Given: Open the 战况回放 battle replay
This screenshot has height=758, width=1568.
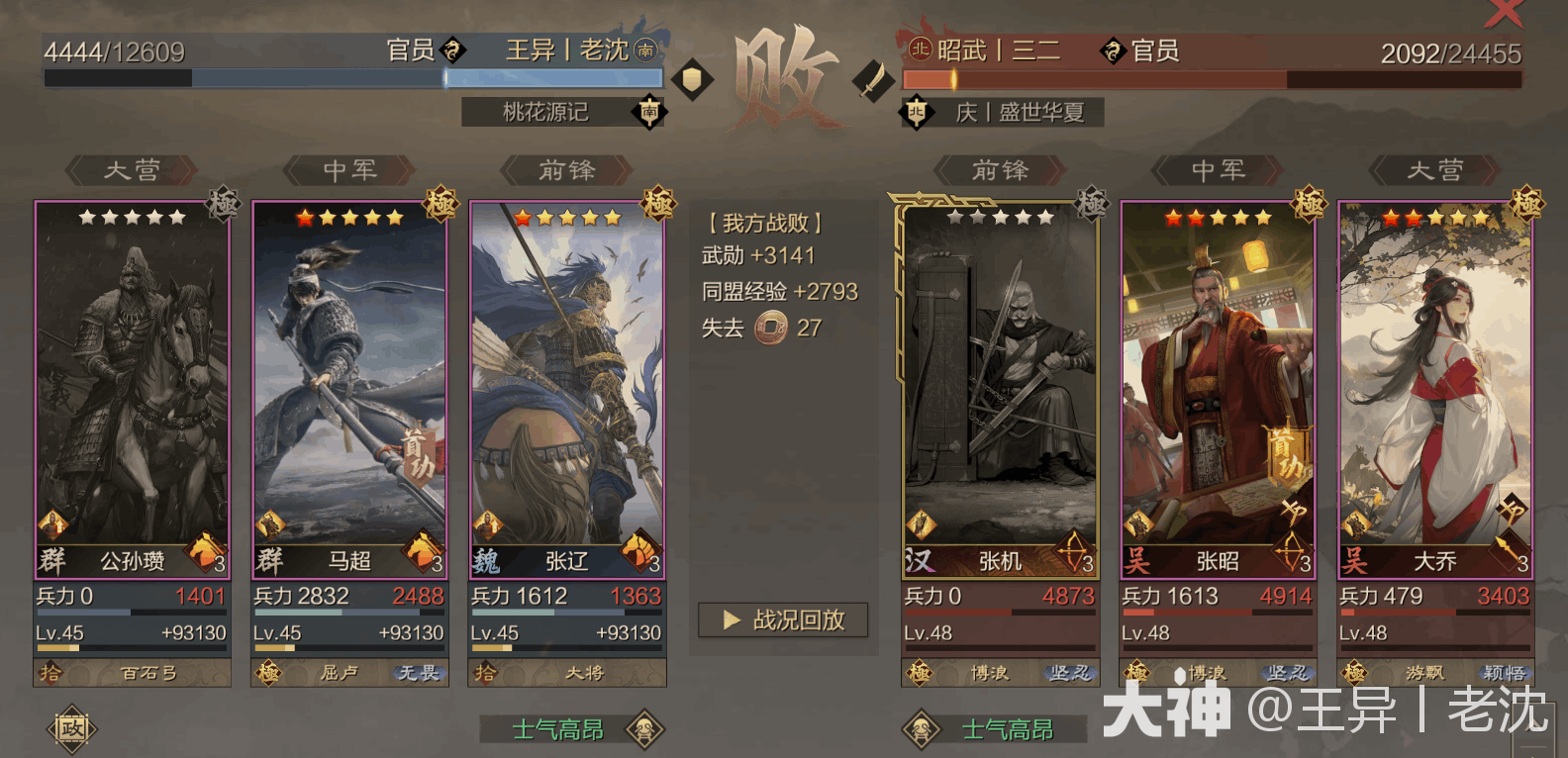Looking at the screenshot, I should [x=781, y=620].
